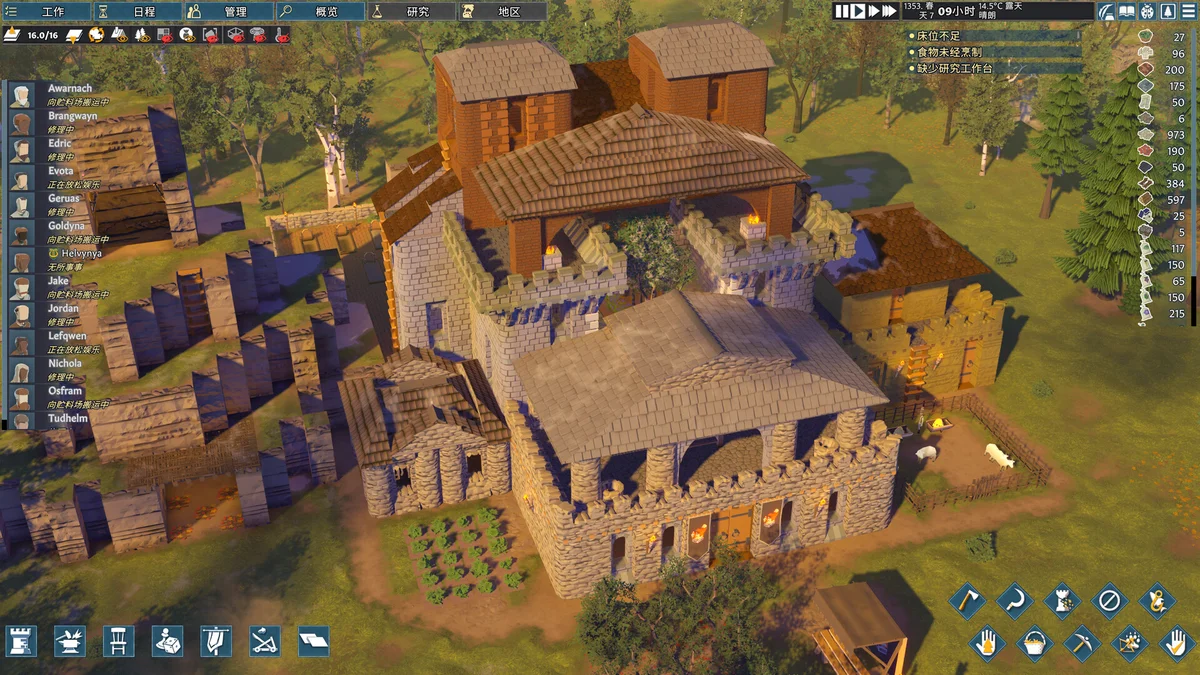Screen dimensions: 1200x675
Task: Select settler Tudhelm from the list
Action: click(68, 418)
